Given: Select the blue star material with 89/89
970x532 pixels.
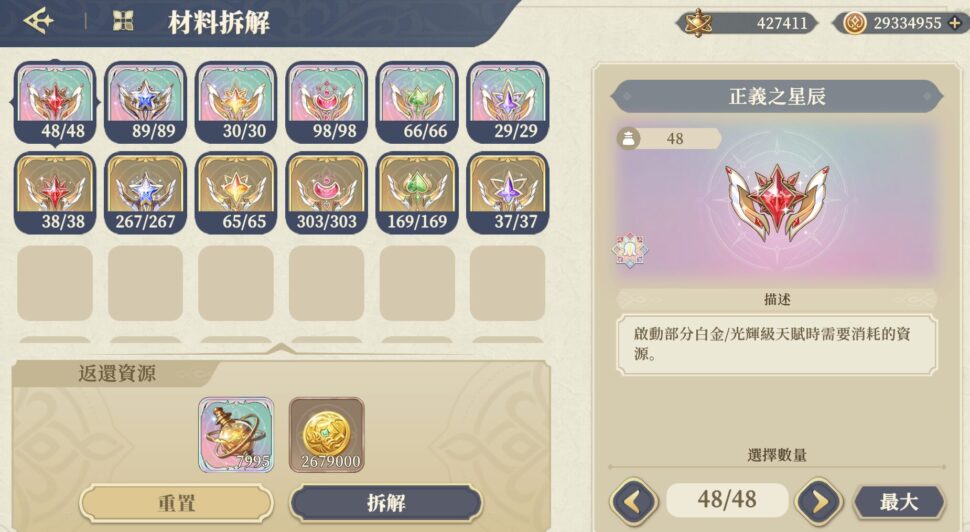Looking at the screenshot, I should [x=146, y=102].
